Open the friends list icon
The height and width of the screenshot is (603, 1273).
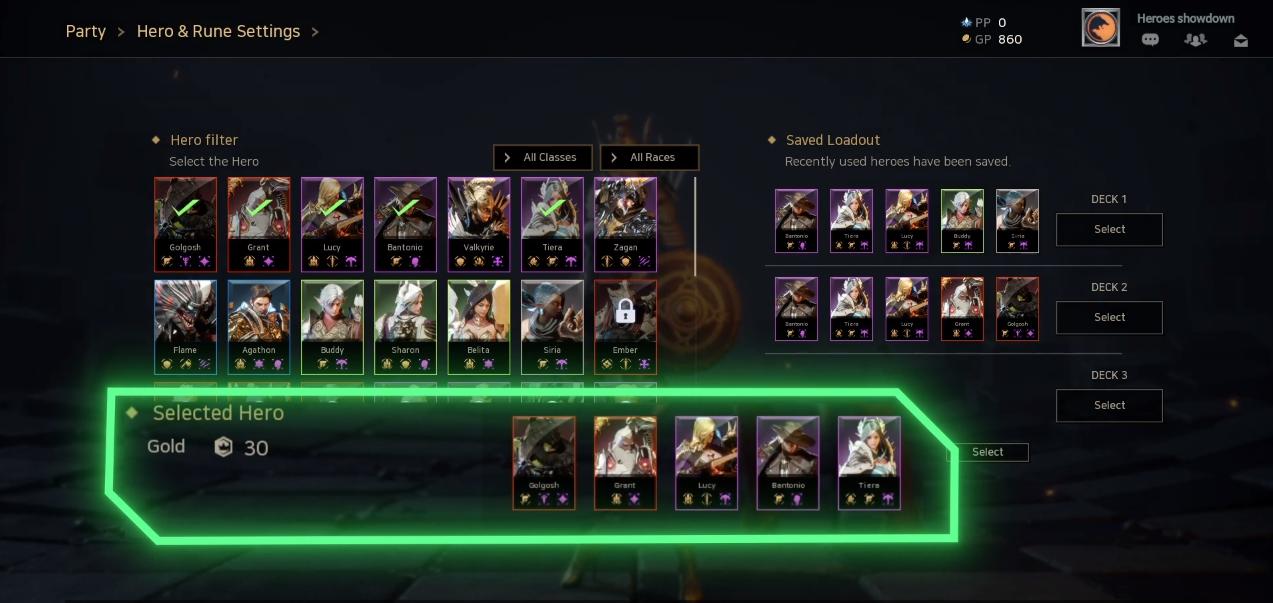[x=1195, y=40]
